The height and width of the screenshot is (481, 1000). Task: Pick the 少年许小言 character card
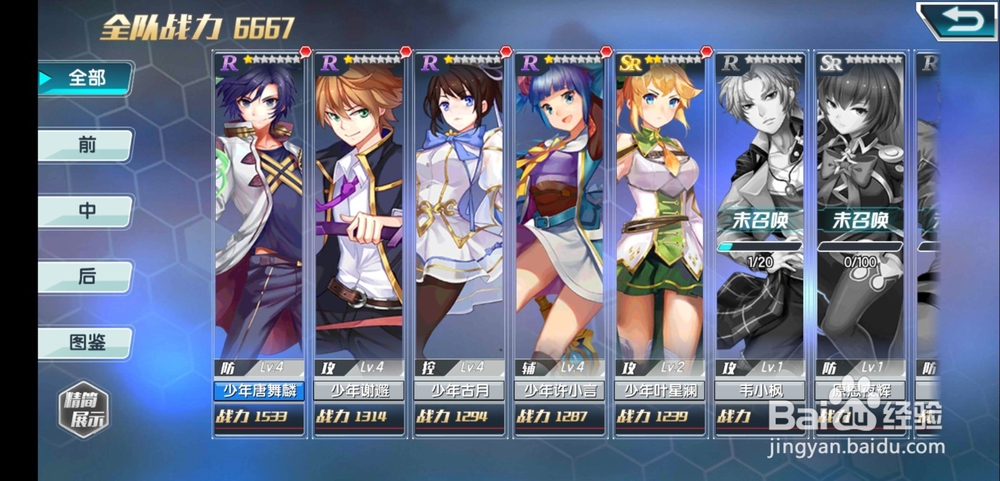(x=560, y=240)
